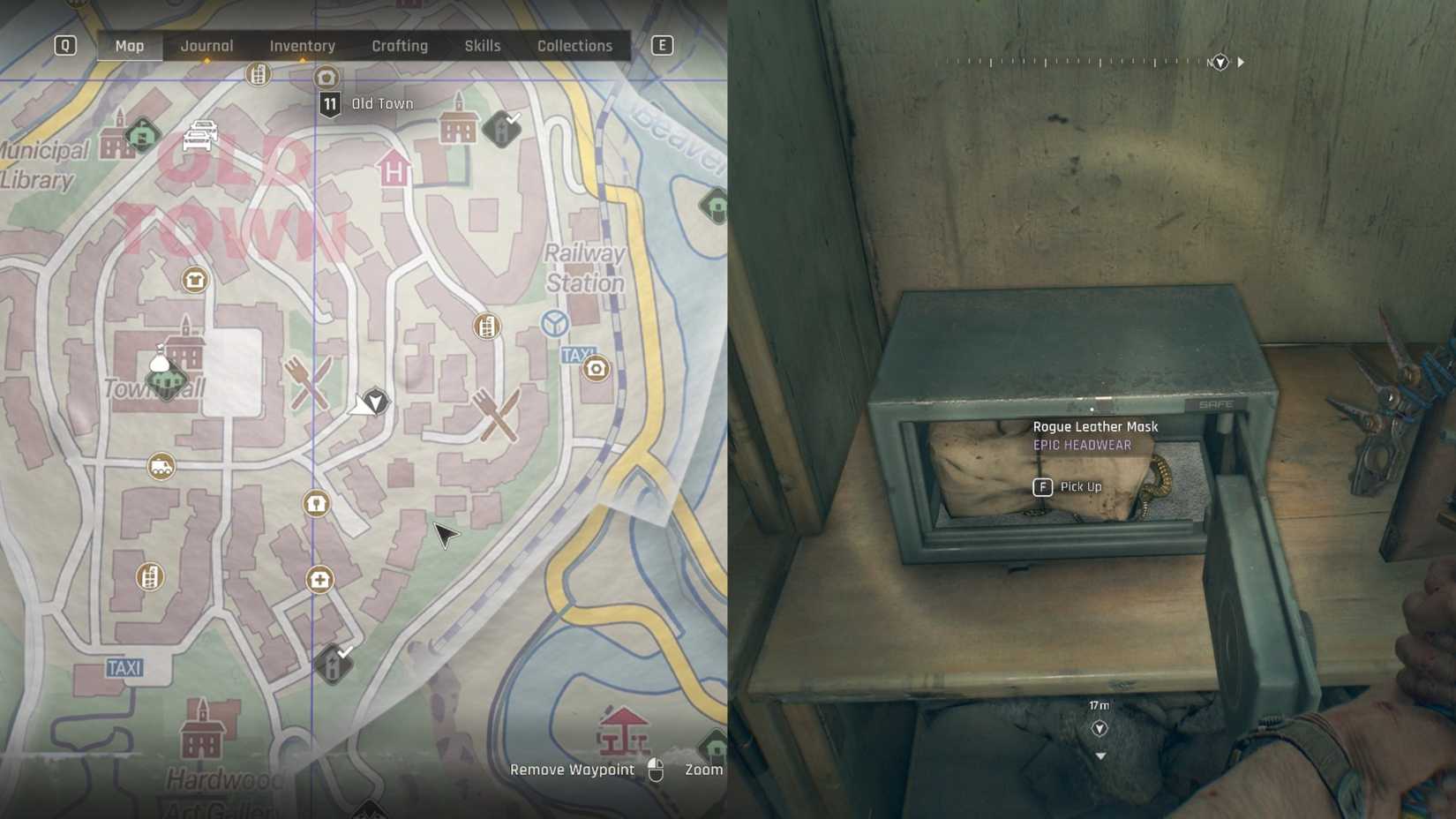Image resolution: width=1456 pixels, height=819 pixels.
Task: Click the compass strip at the top
Action: click(x=1094, y=62)
